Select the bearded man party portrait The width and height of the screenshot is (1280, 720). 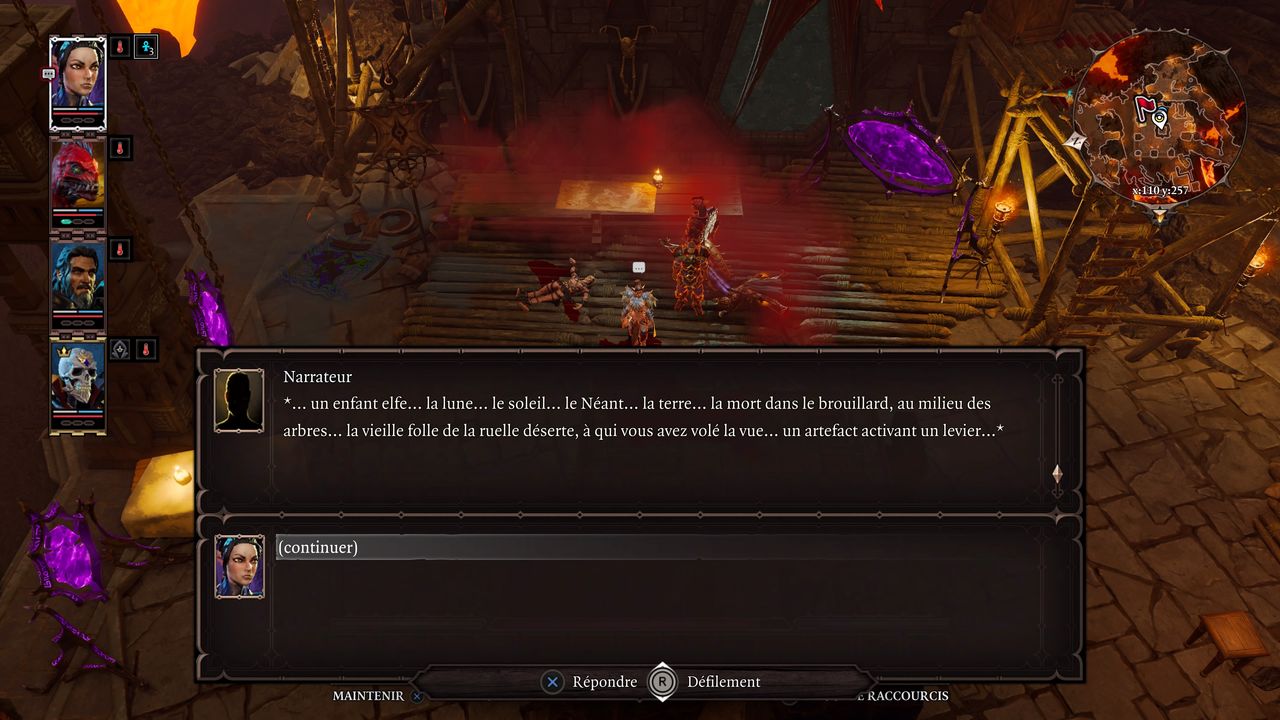[x=78, y=280]
